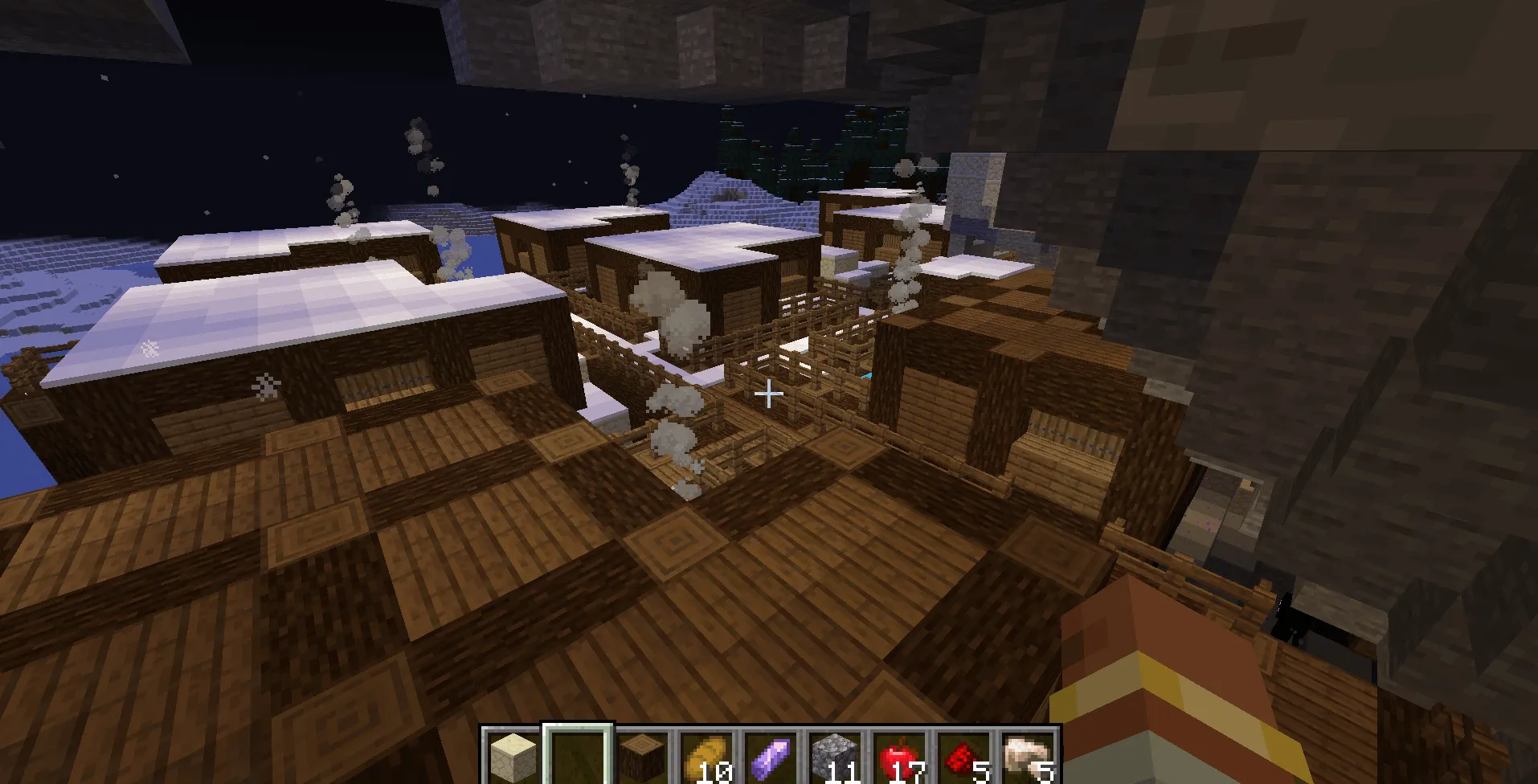Click the crosshair at screen center
Screen dimensions: 1538x784
769,393
